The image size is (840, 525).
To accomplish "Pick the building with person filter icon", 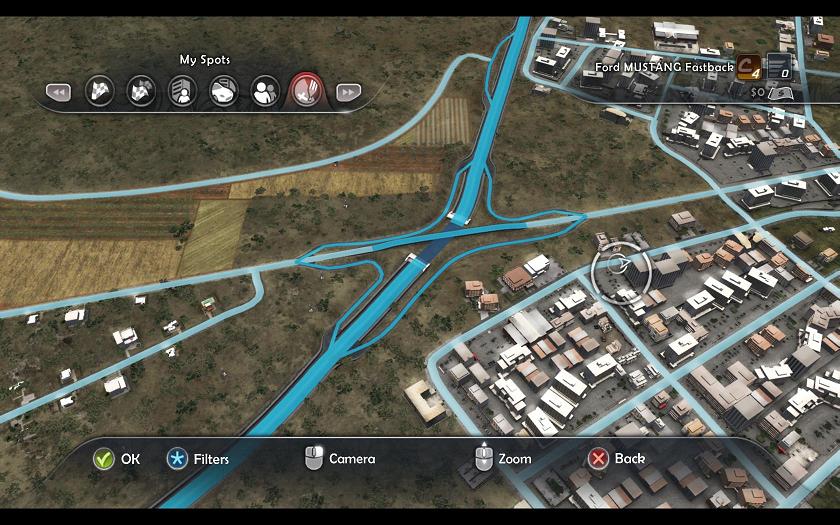I will point(182,92).
